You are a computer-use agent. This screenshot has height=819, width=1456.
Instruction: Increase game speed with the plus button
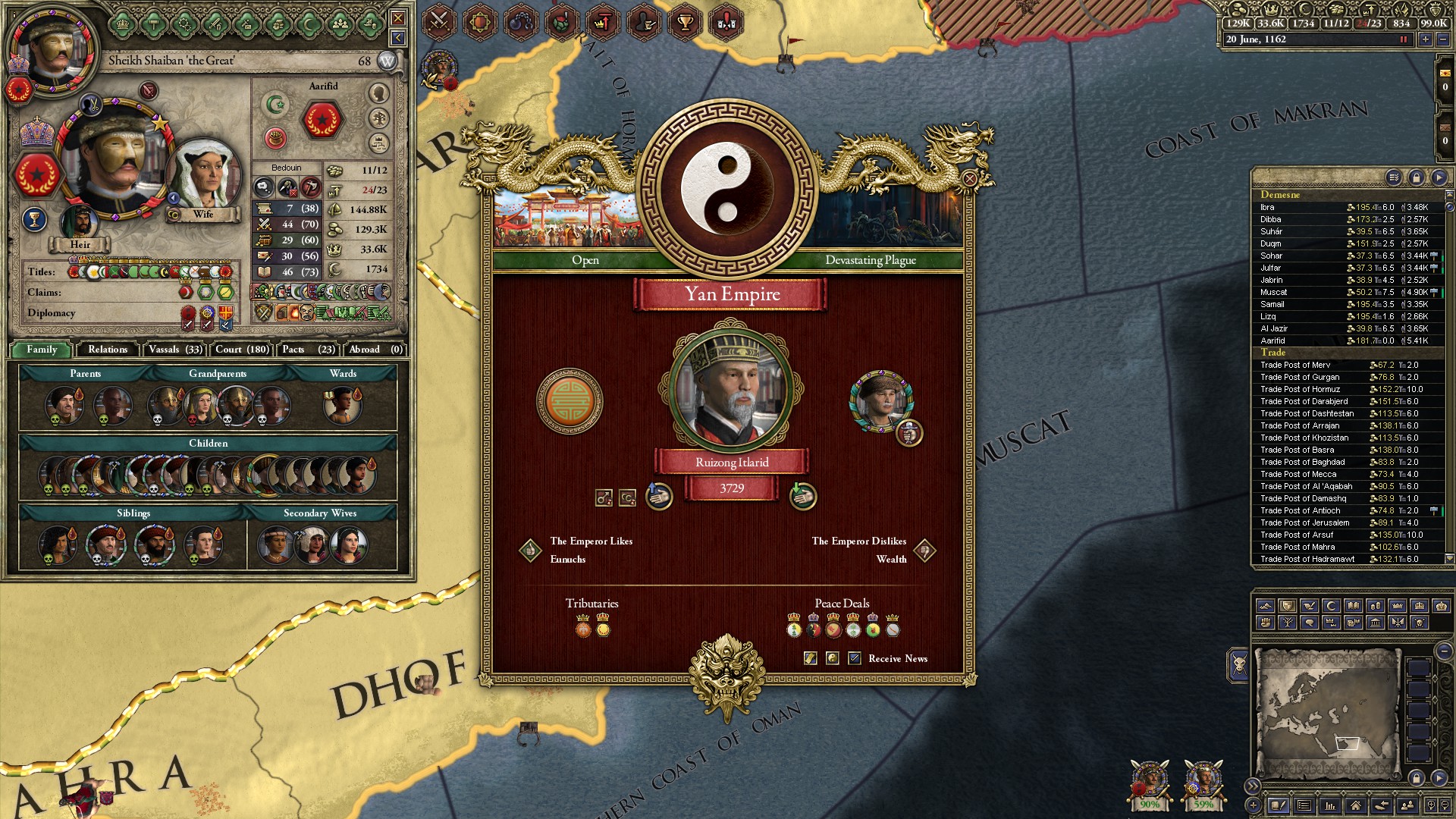point(1425,39)
